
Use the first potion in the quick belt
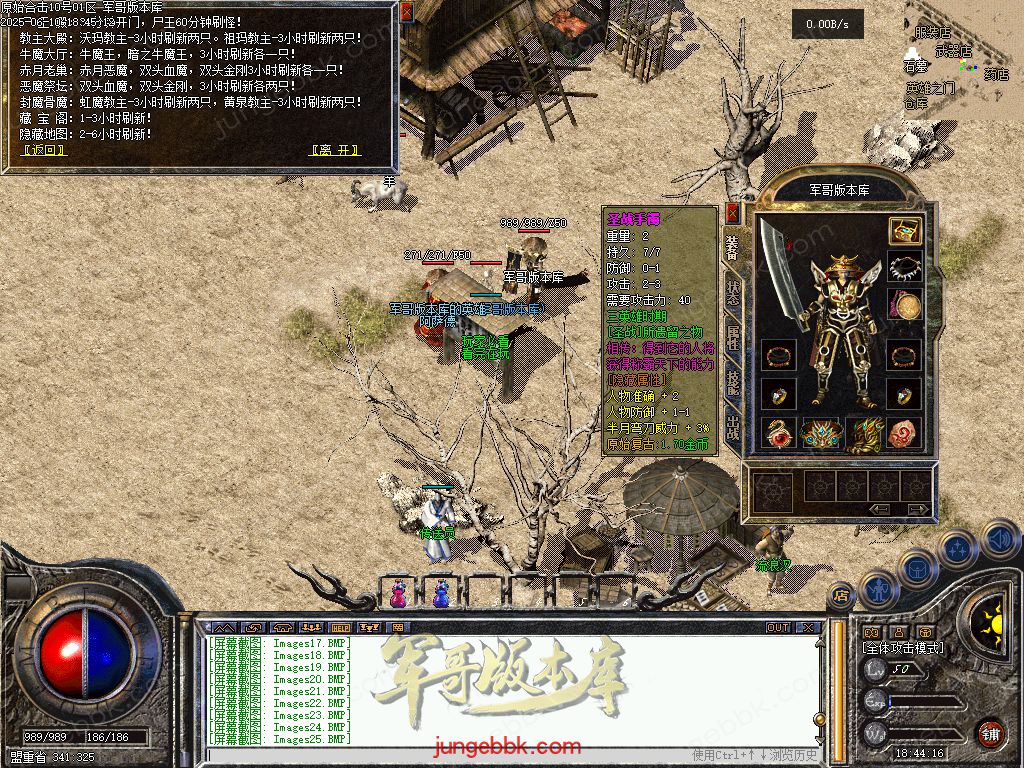tap(398, 593)
